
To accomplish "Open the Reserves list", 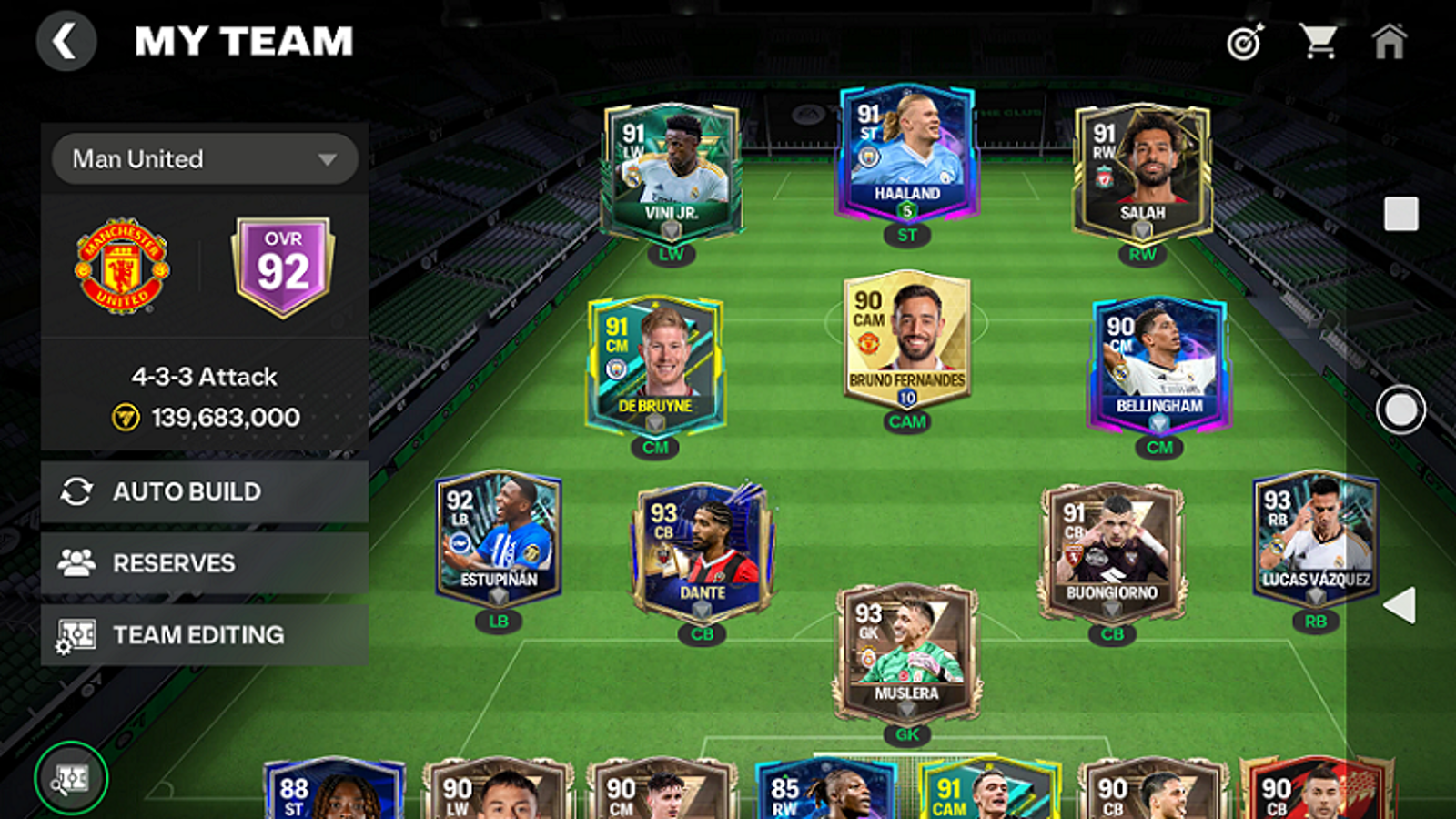I will (205, 563).
